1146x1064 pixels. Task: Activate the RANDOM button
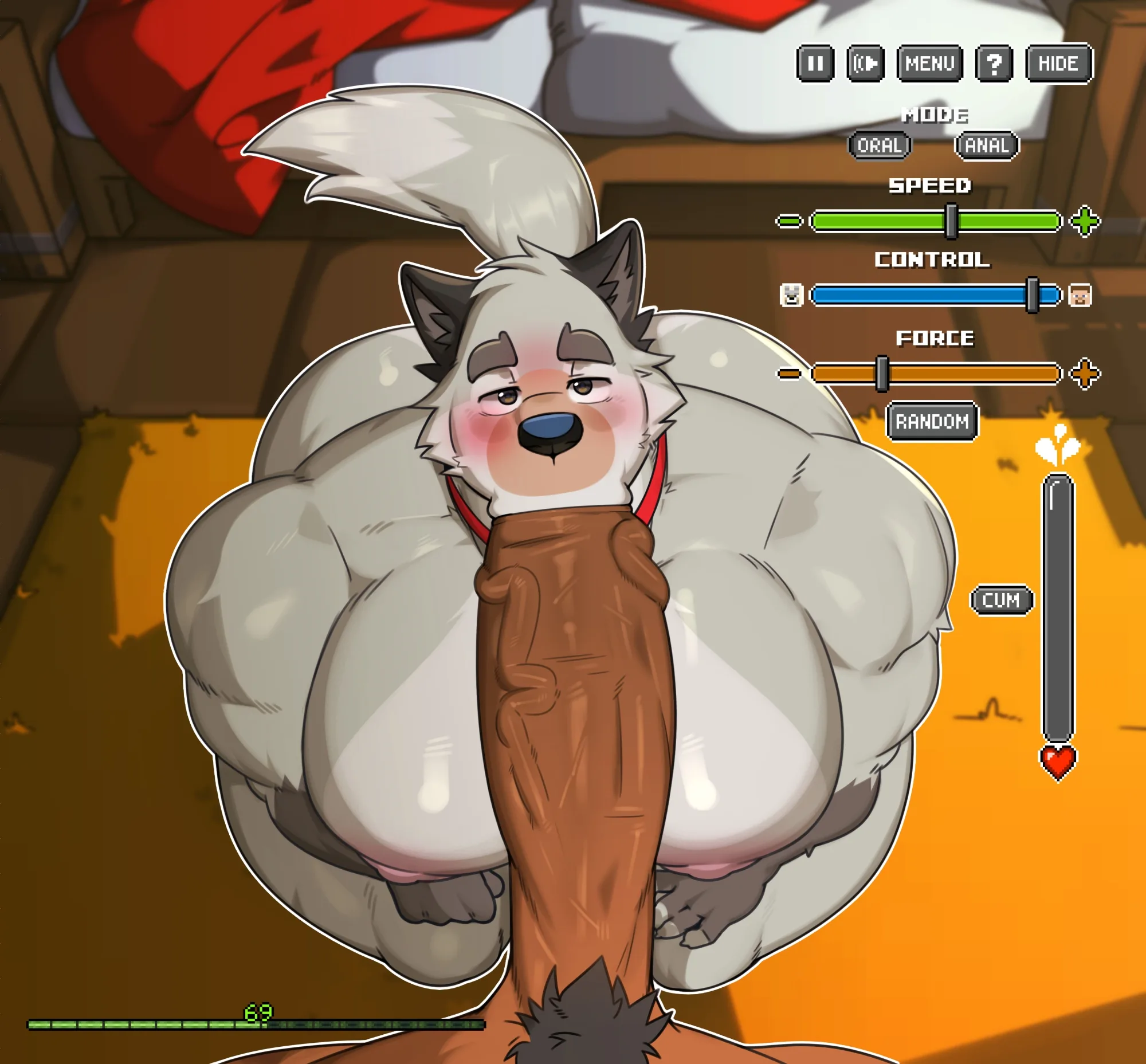coord(932,422)
